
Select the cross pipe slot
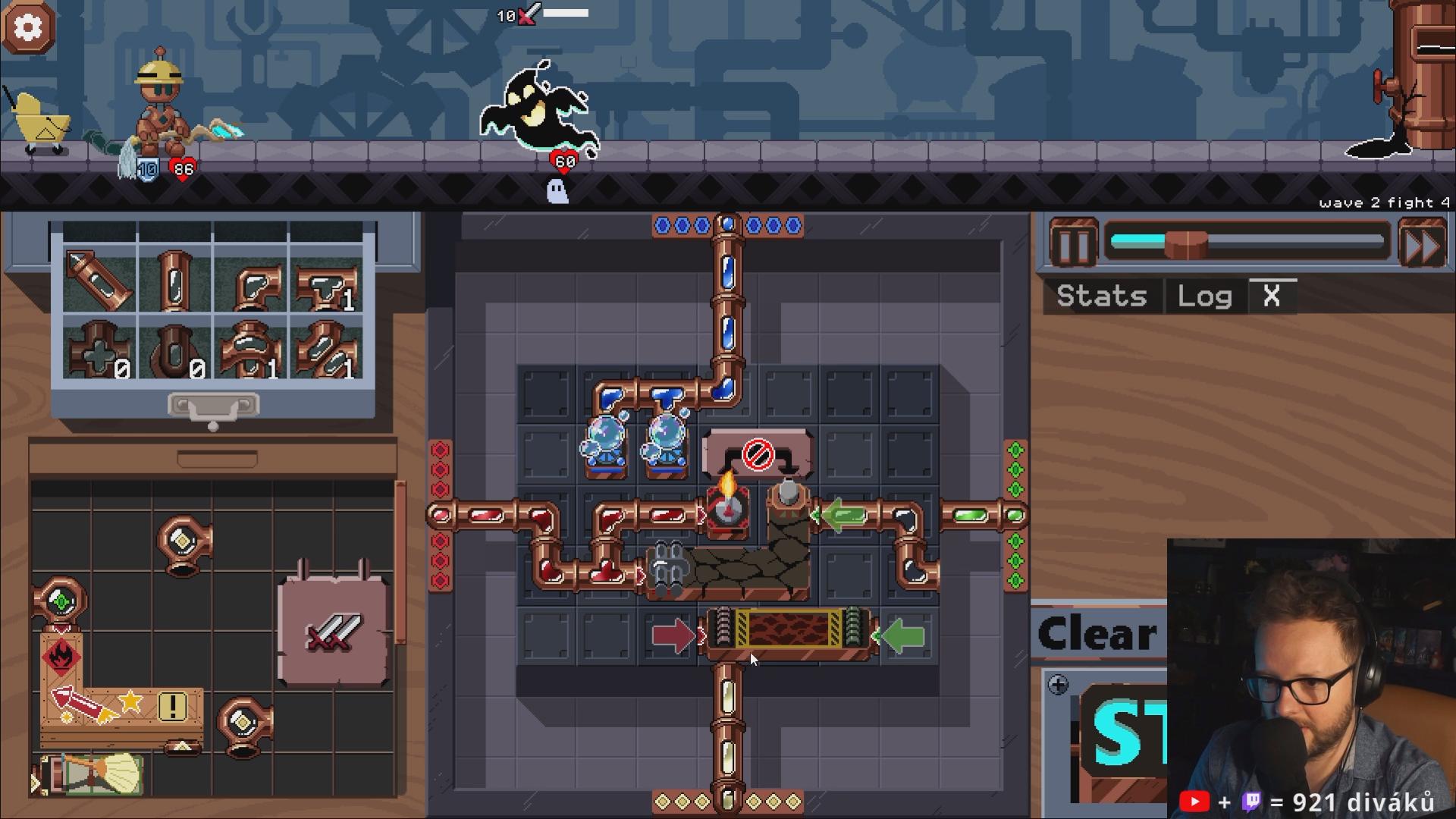[x=99, y=350]
